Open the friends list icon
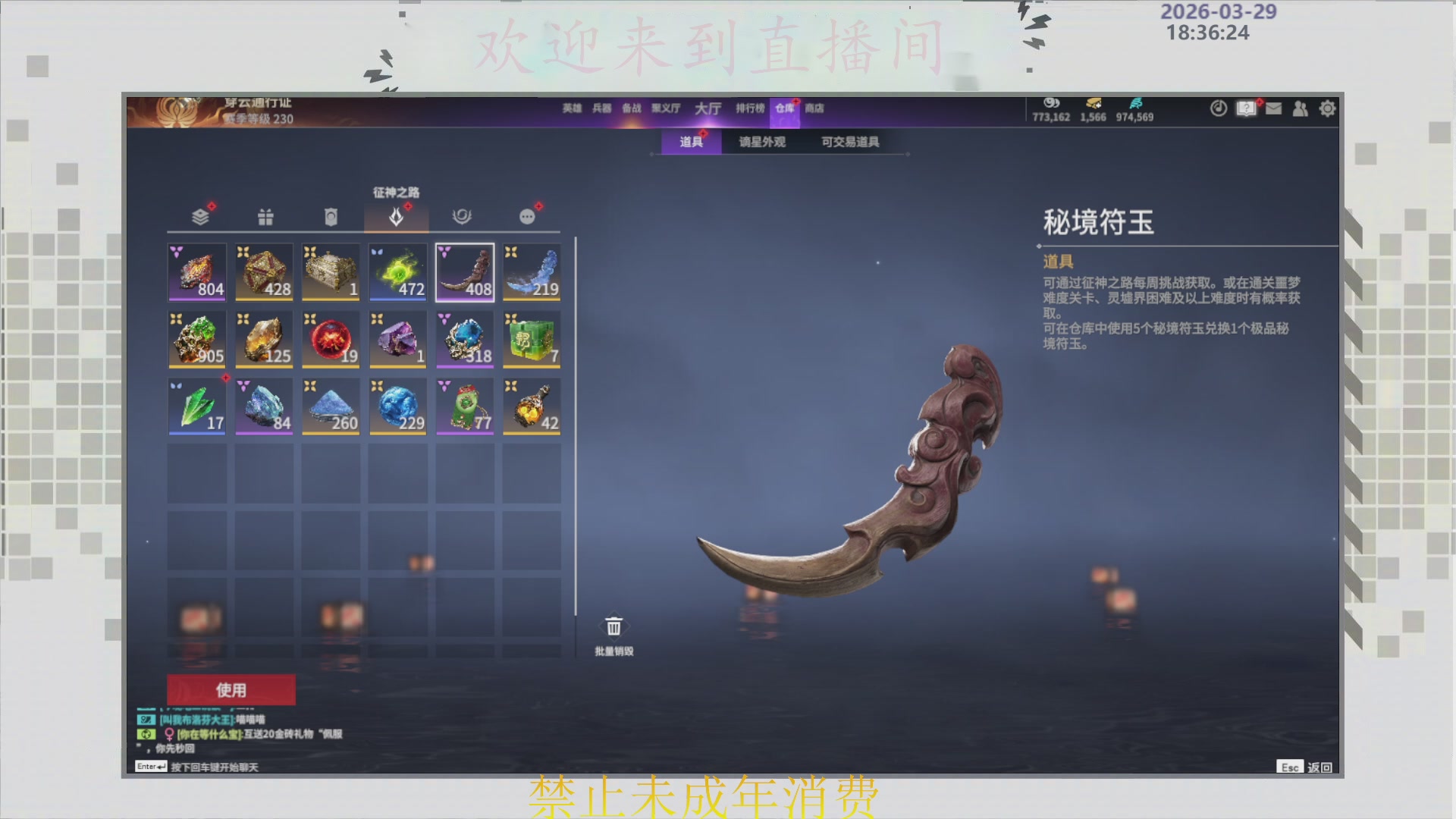1456x819 pixels. click(1300, 108)
